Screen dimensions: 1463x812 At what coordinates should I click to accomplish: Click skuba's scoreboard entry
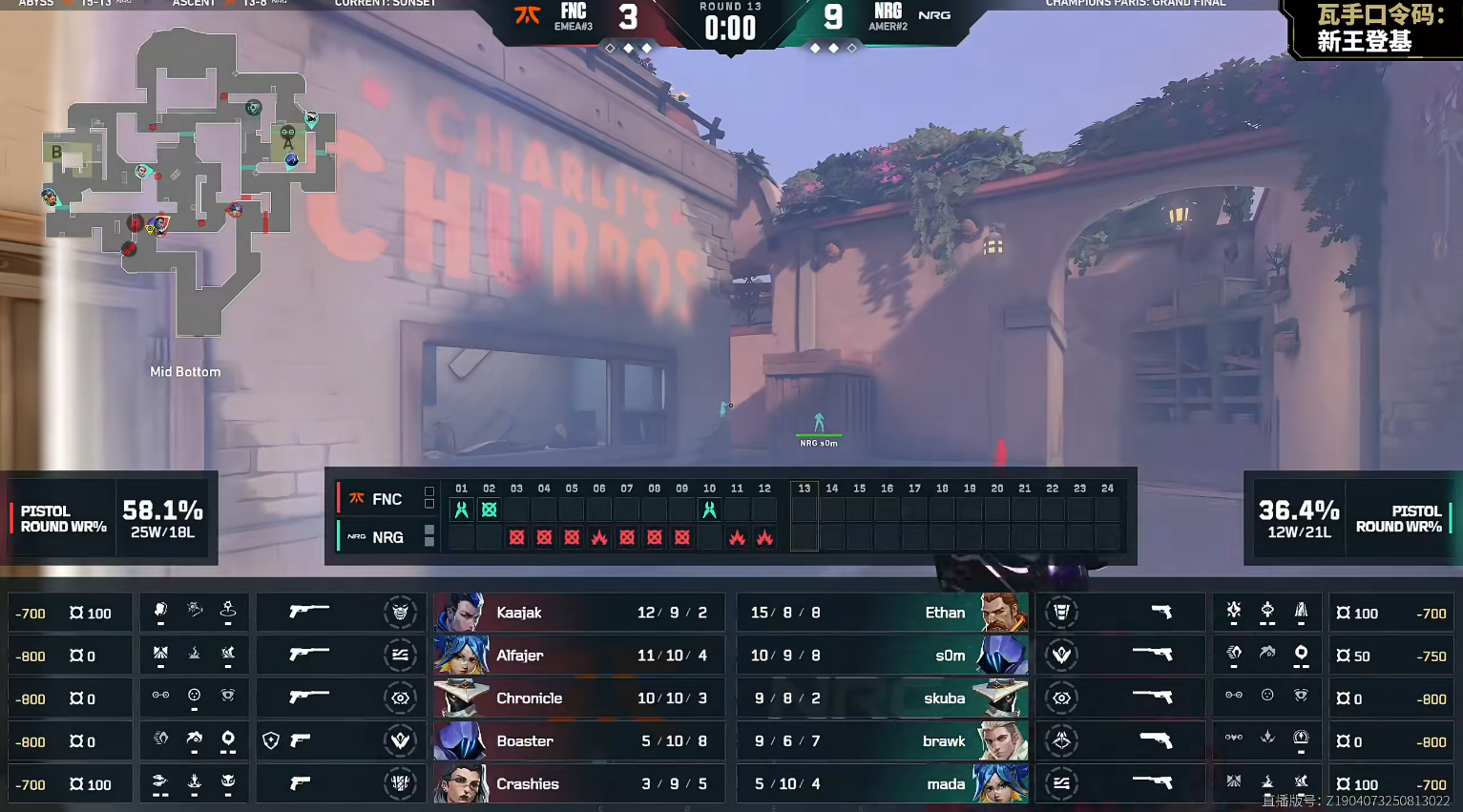tap(882, 698)
